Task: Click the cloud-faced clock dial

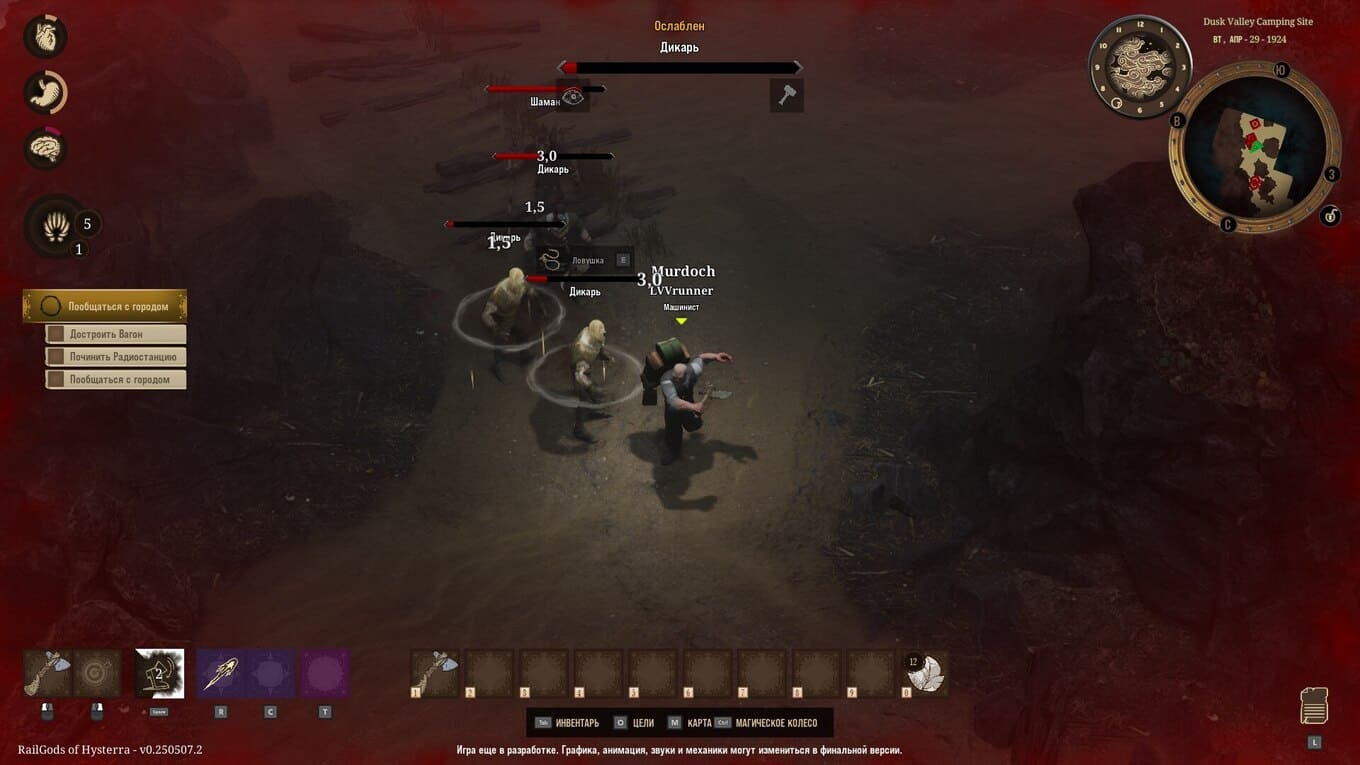Action: (x=1139, y=65)
